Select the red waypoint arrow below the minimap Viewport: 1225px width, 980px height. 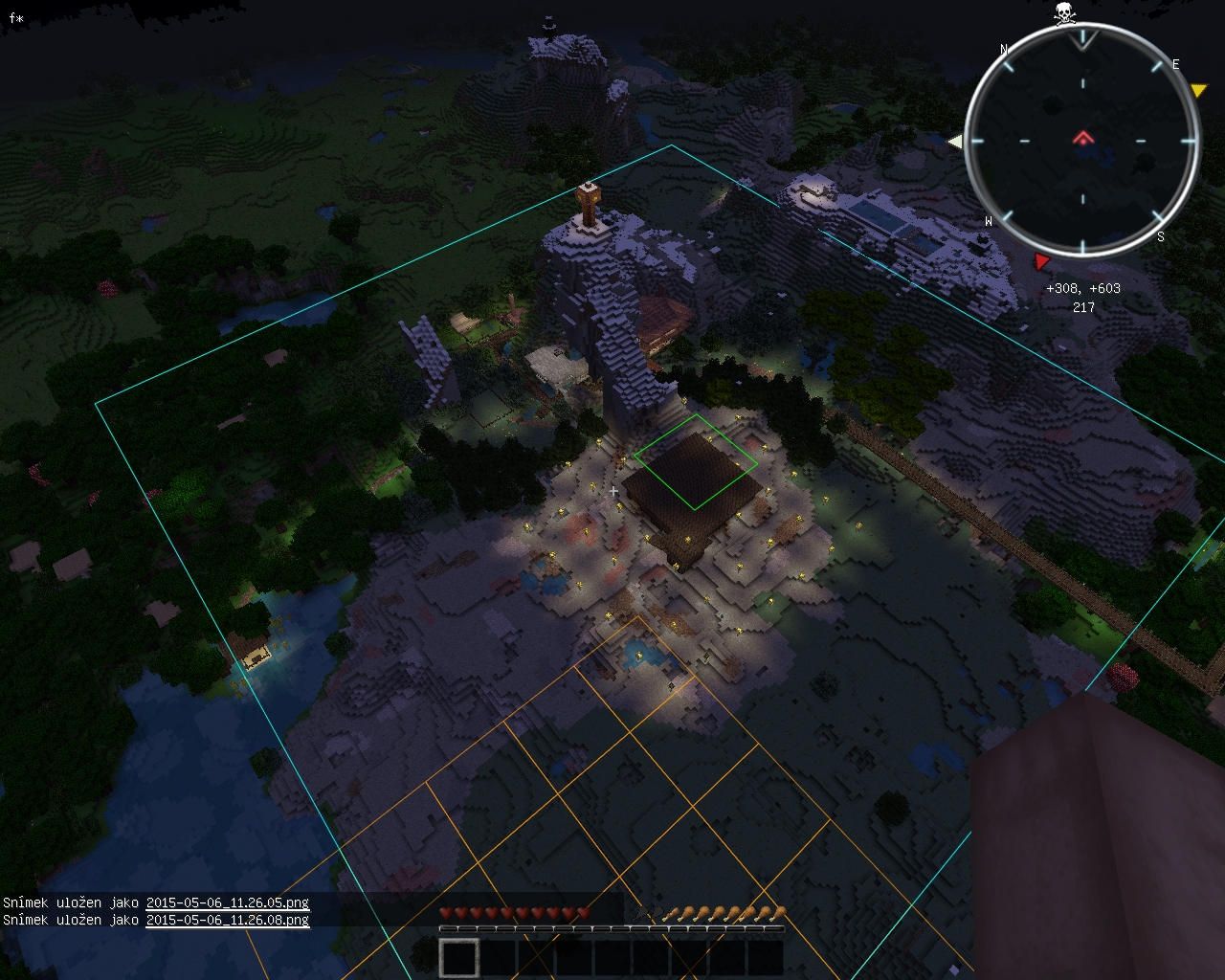[1042, 261]
